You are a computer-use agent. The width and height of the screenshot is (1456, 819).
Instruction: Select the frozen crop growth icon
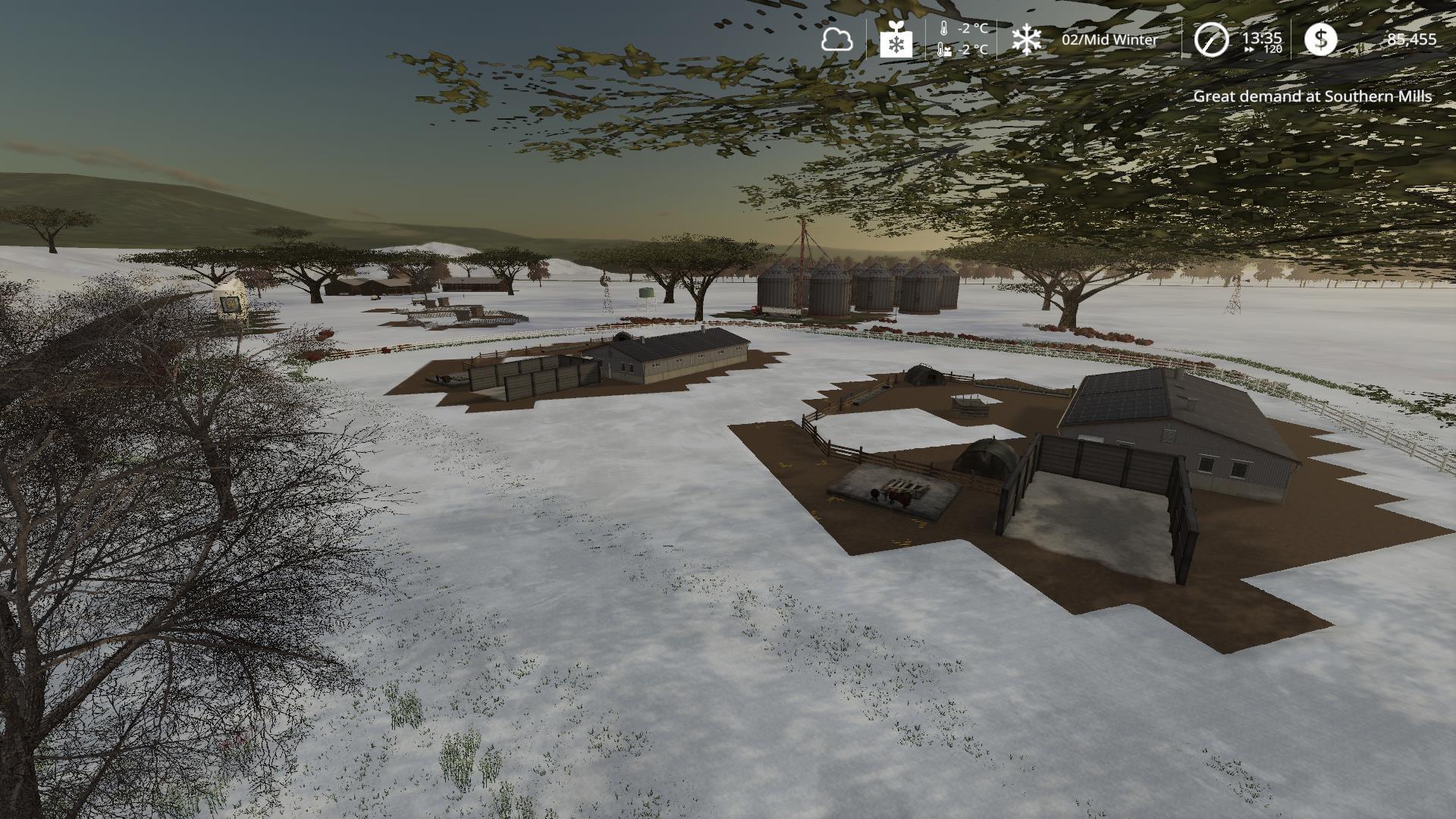point(896,39)
